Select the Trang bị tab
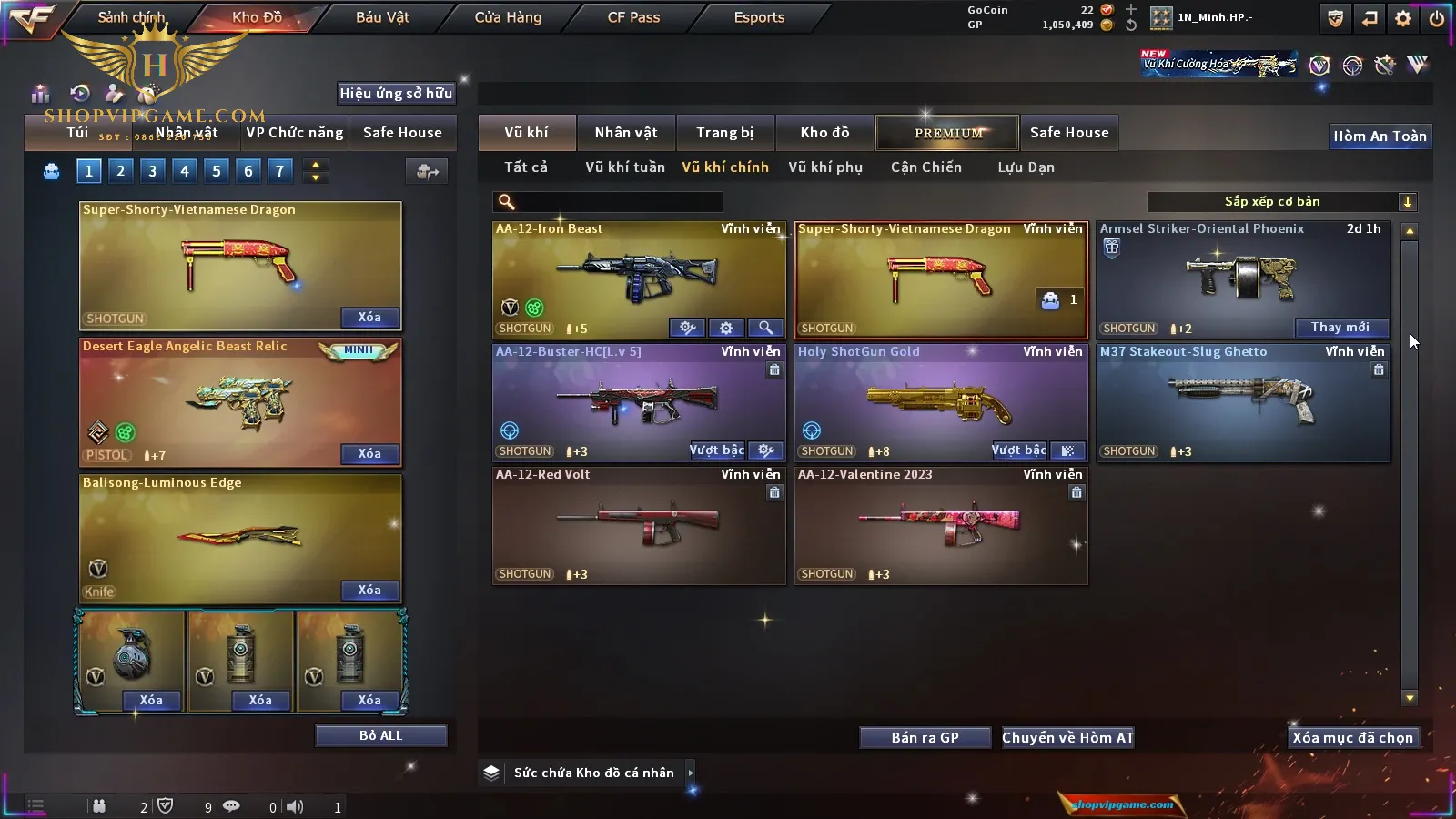 coord(724,133)
